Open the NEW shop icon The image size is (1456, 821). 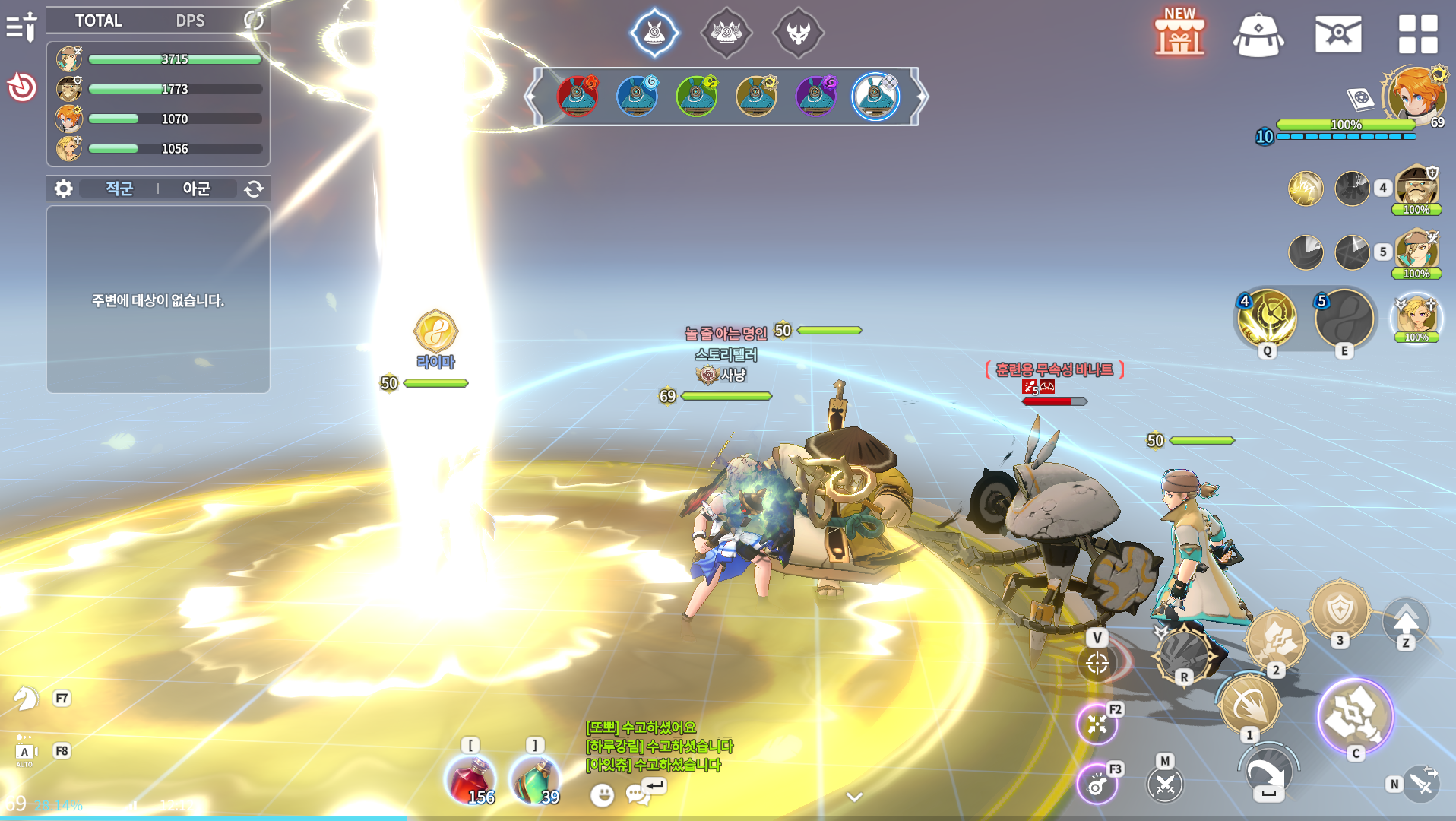[1179, 33]
